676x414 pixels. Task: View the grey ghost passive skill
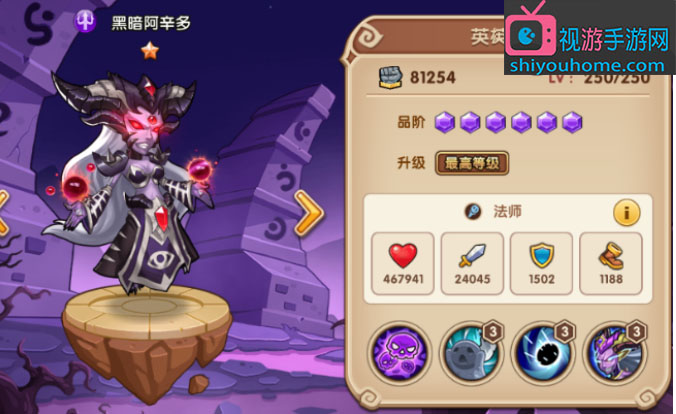470,354
